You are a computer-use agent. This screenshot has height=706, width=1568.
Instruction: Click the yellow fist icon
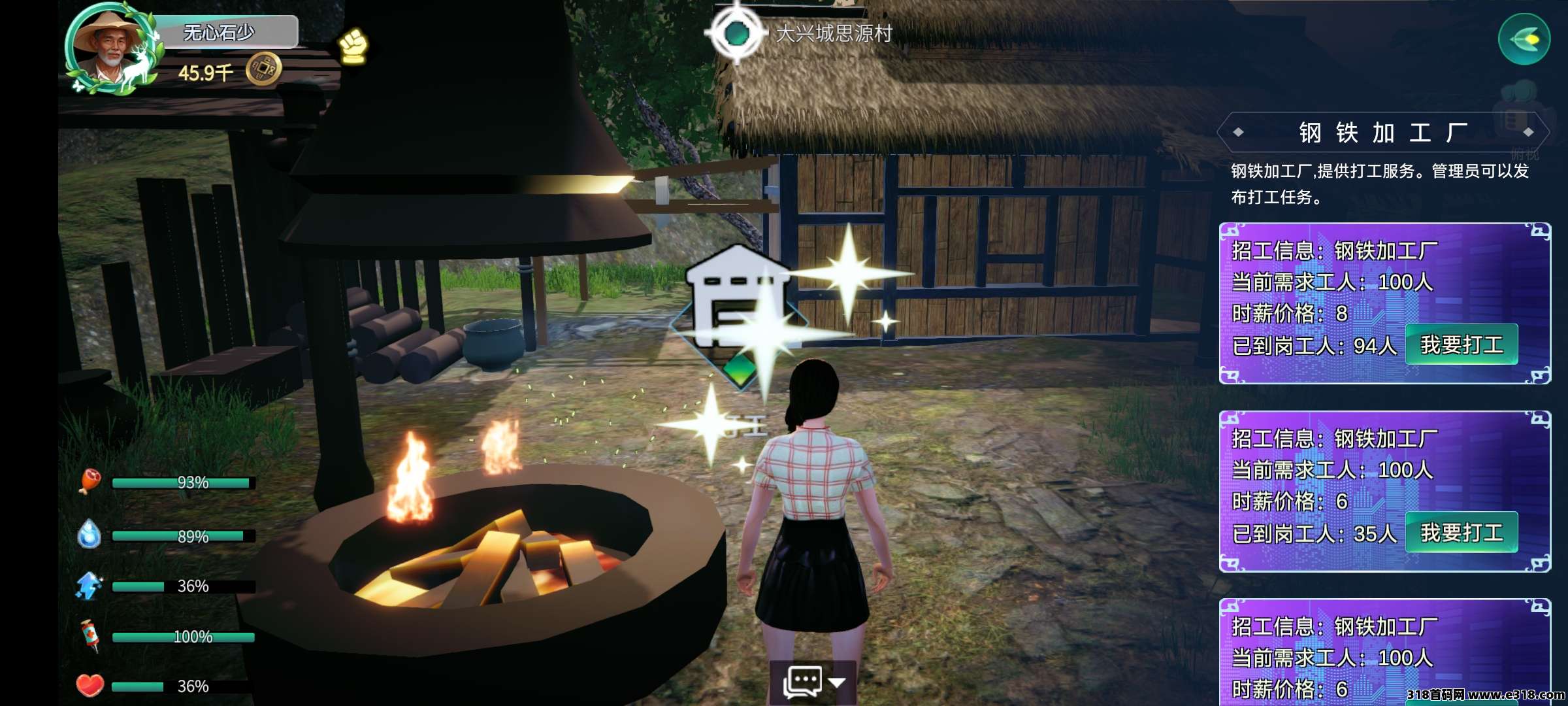tap(353, 46)
